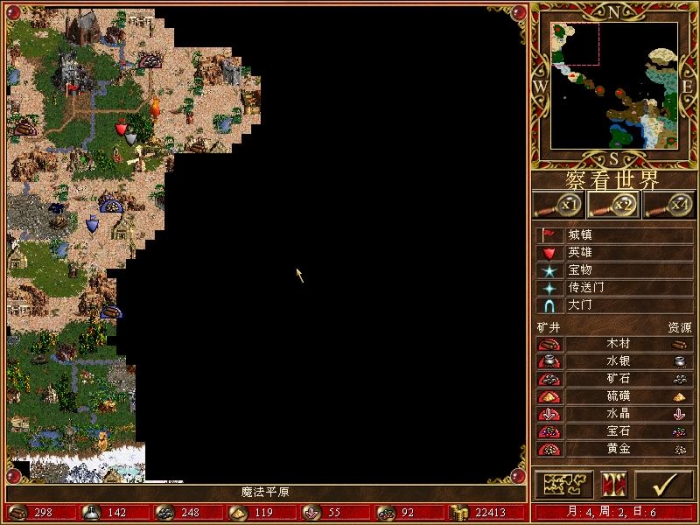Click the red banners button beside the checkmark
The height and width of the screenshot is (525, 700).
pyautogui.click(x=614, y=485)
